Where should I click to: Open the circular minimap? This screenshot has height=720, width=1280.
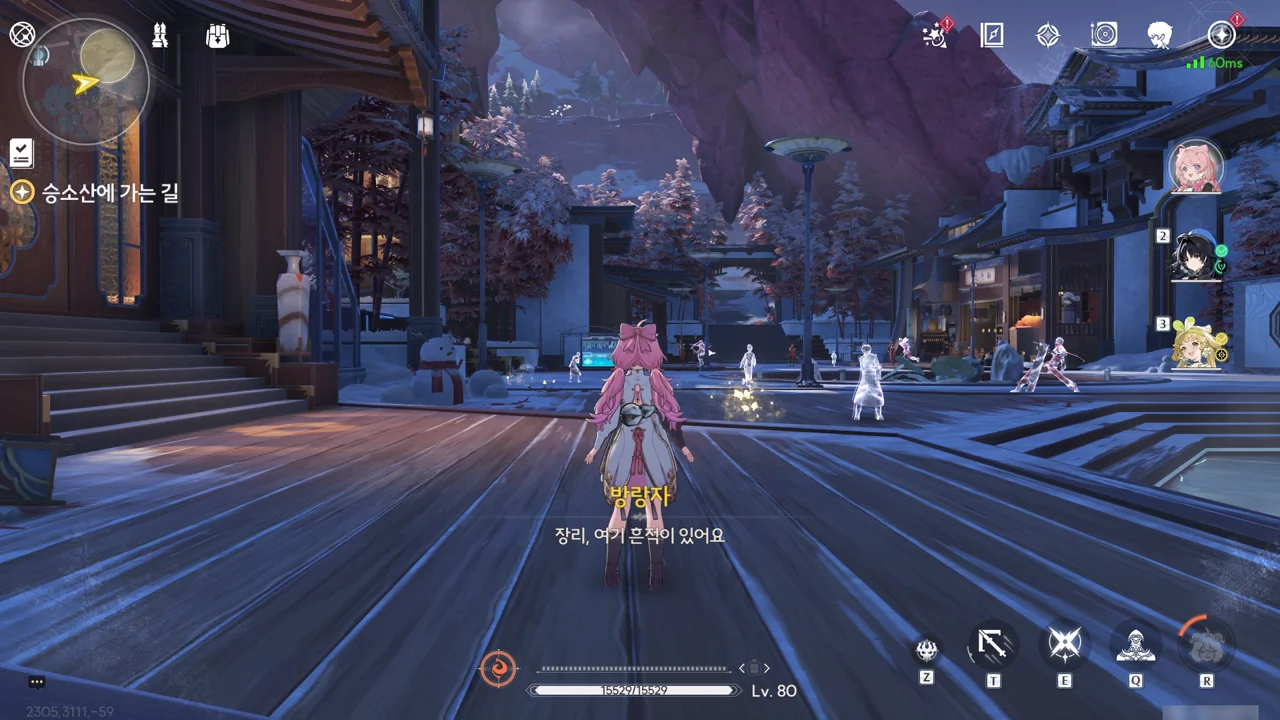[x=85, y=82]
